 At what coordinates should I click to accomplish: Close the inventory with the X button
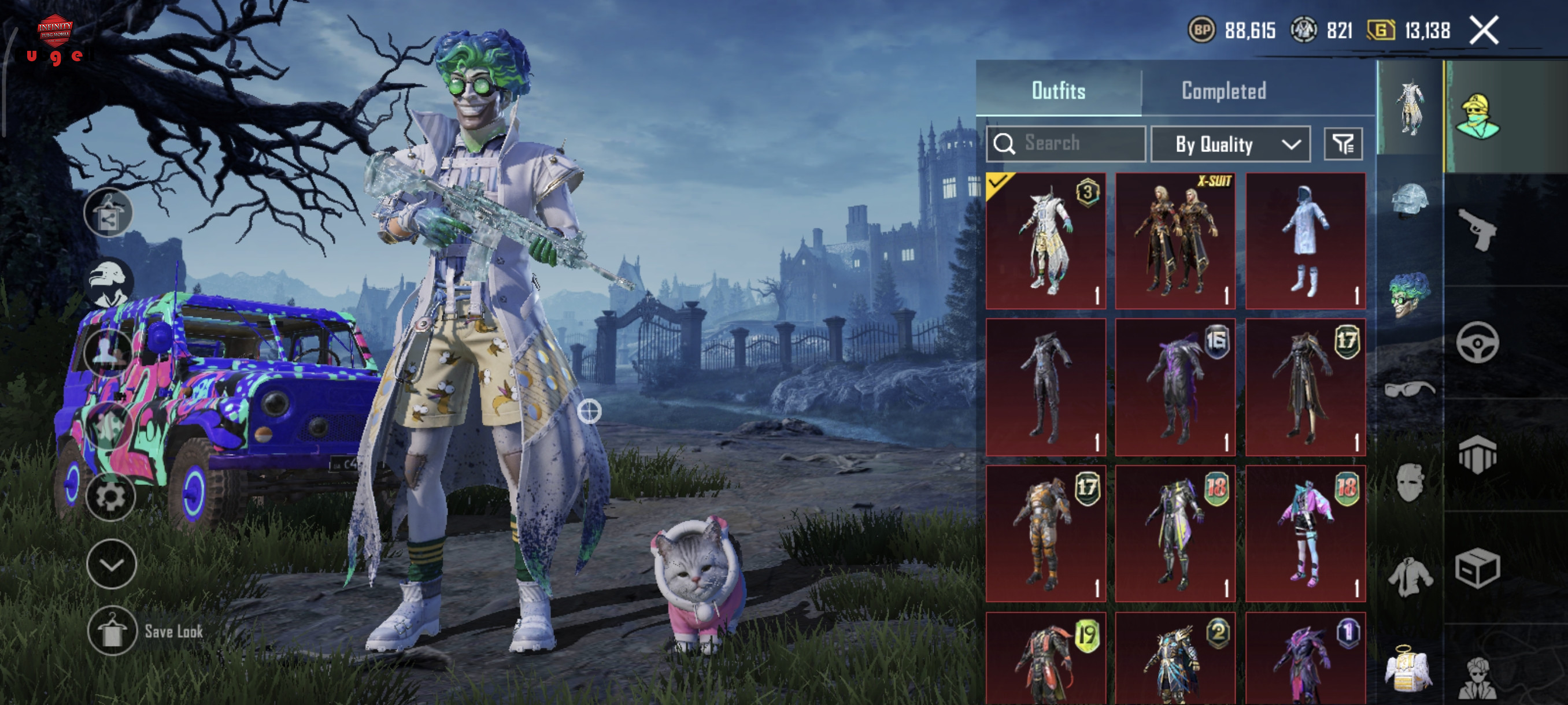pyautogui.click(x=1484, y=31)
